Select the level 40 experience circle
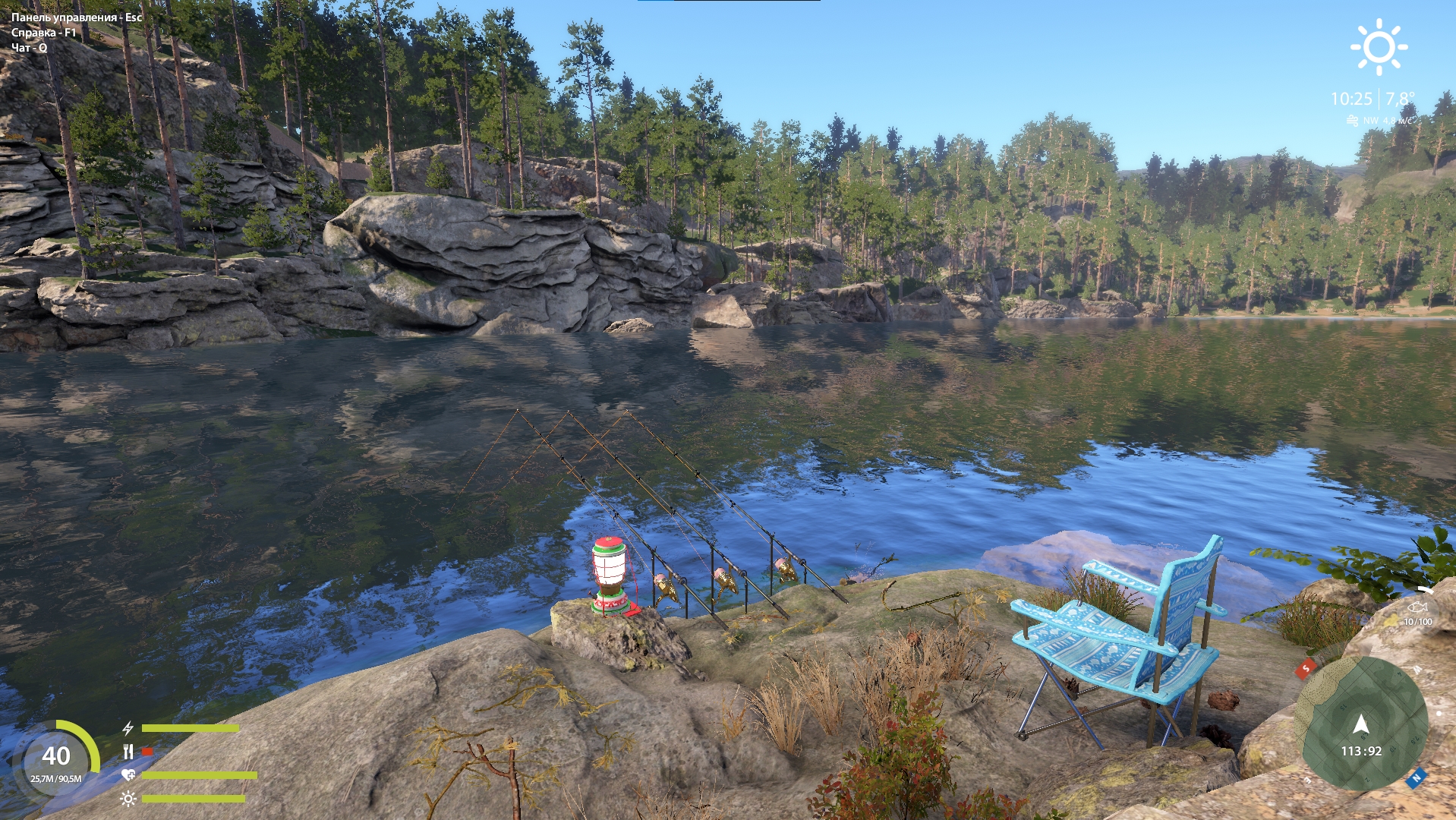The height and width of the screenshot is (820, 1456). 56,757
